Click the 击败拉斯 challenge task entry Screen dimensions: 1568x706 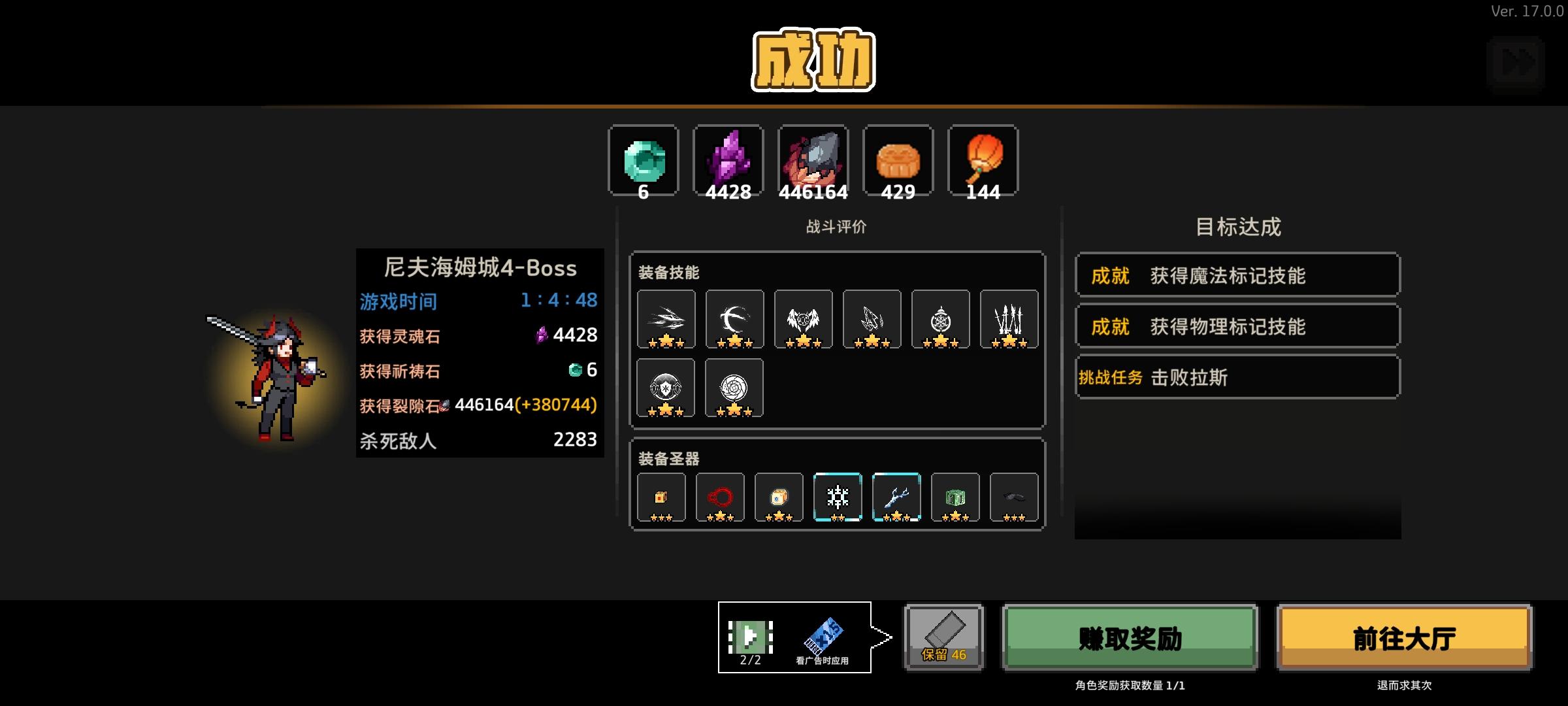(x=1237, y=377)
